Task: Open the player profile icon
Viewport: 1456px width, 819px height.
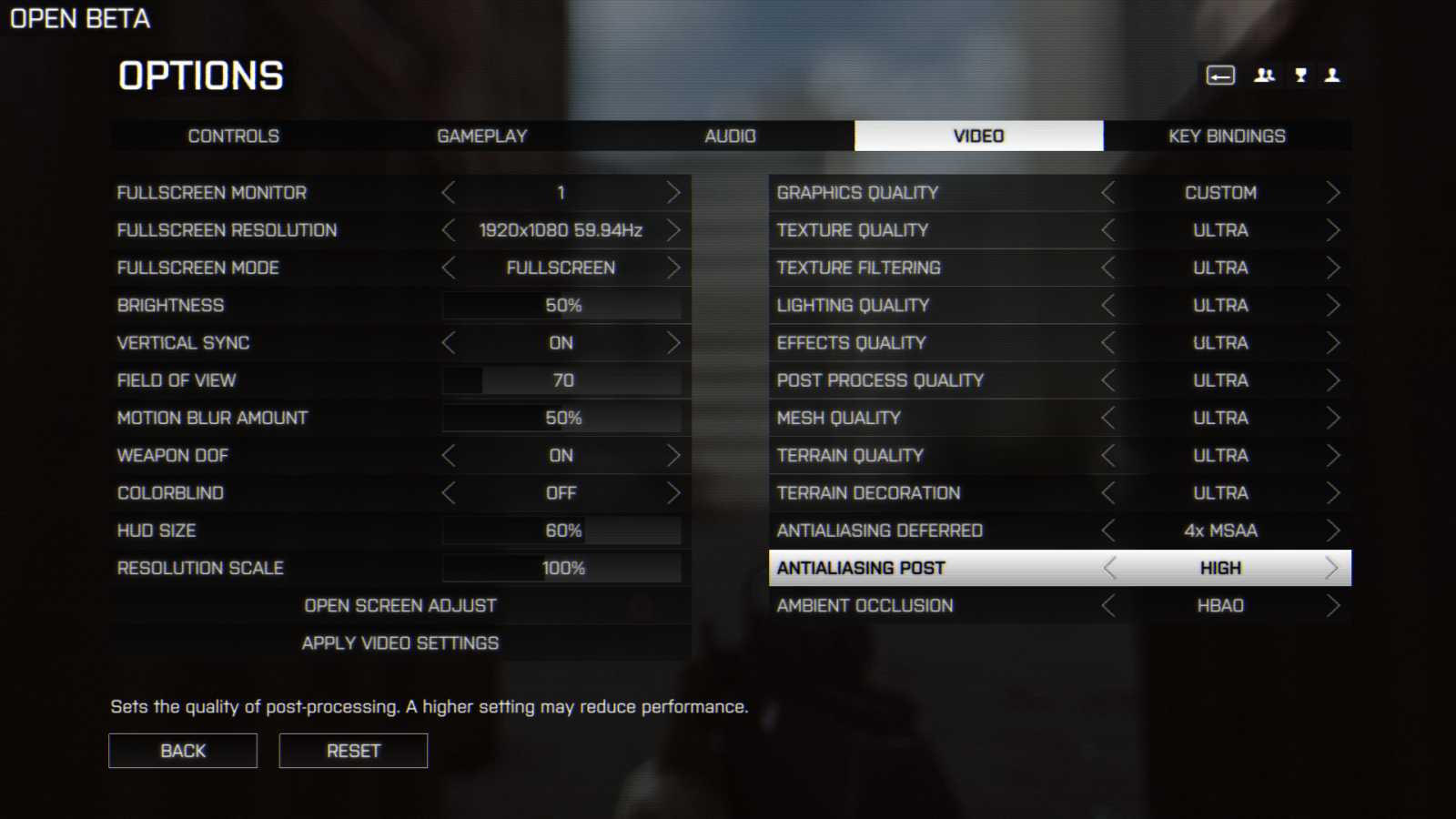Action: [1332, 76]
